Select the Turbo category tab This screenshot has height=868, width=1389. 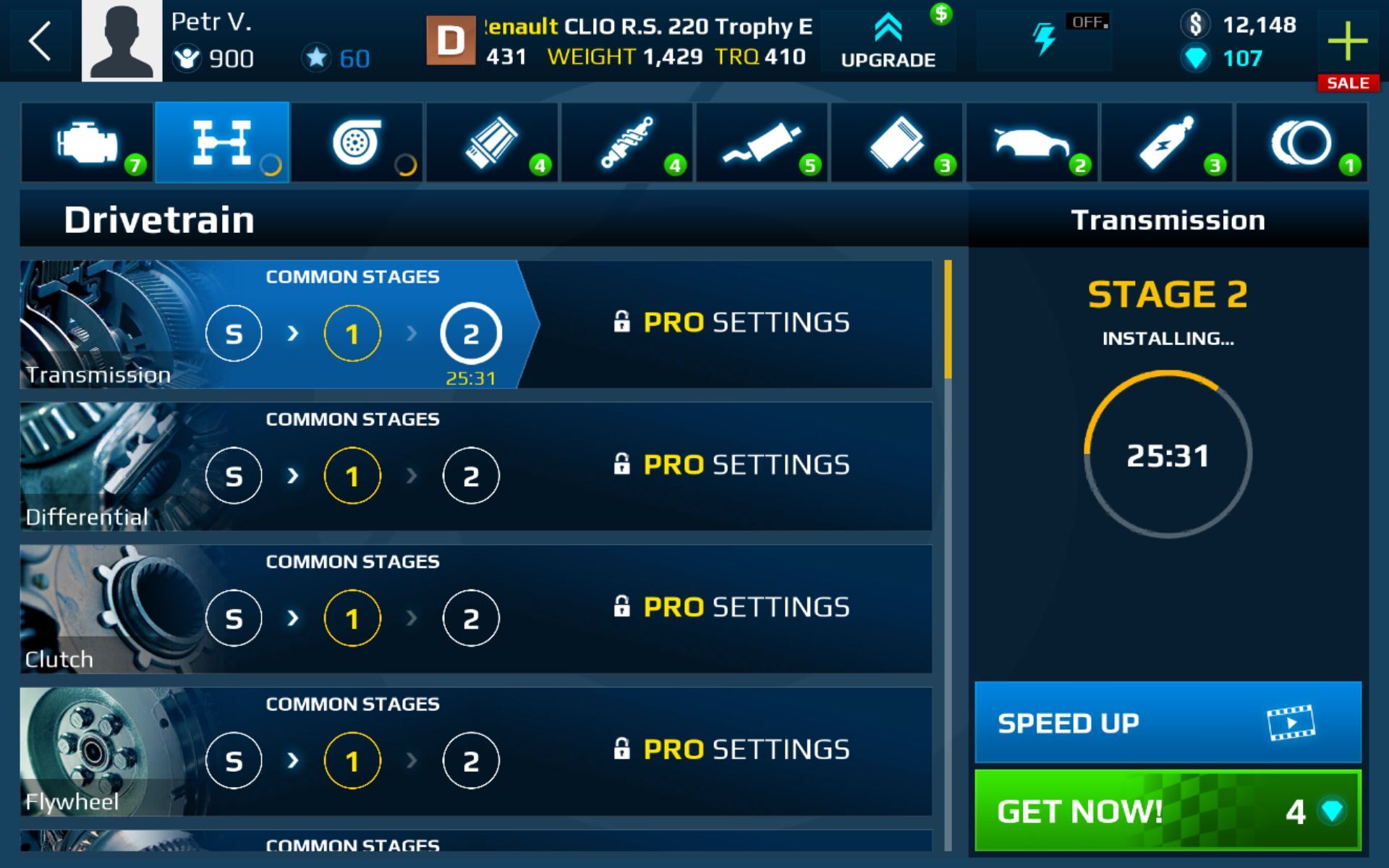357,142
